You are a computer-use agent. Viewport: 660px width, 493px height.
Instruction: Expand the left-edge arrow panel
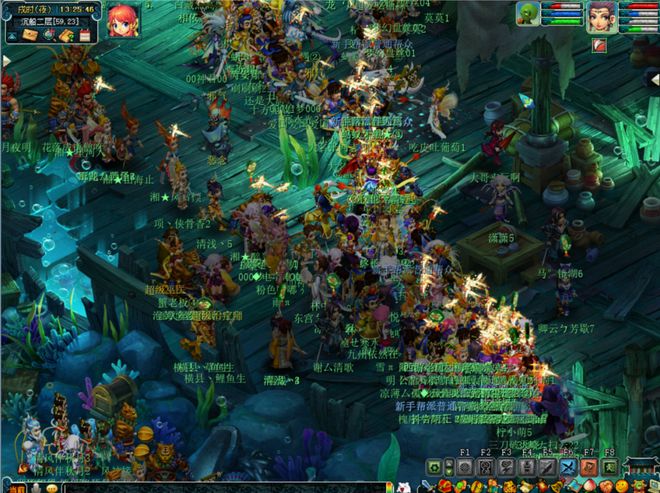click(x=6, y=61)
